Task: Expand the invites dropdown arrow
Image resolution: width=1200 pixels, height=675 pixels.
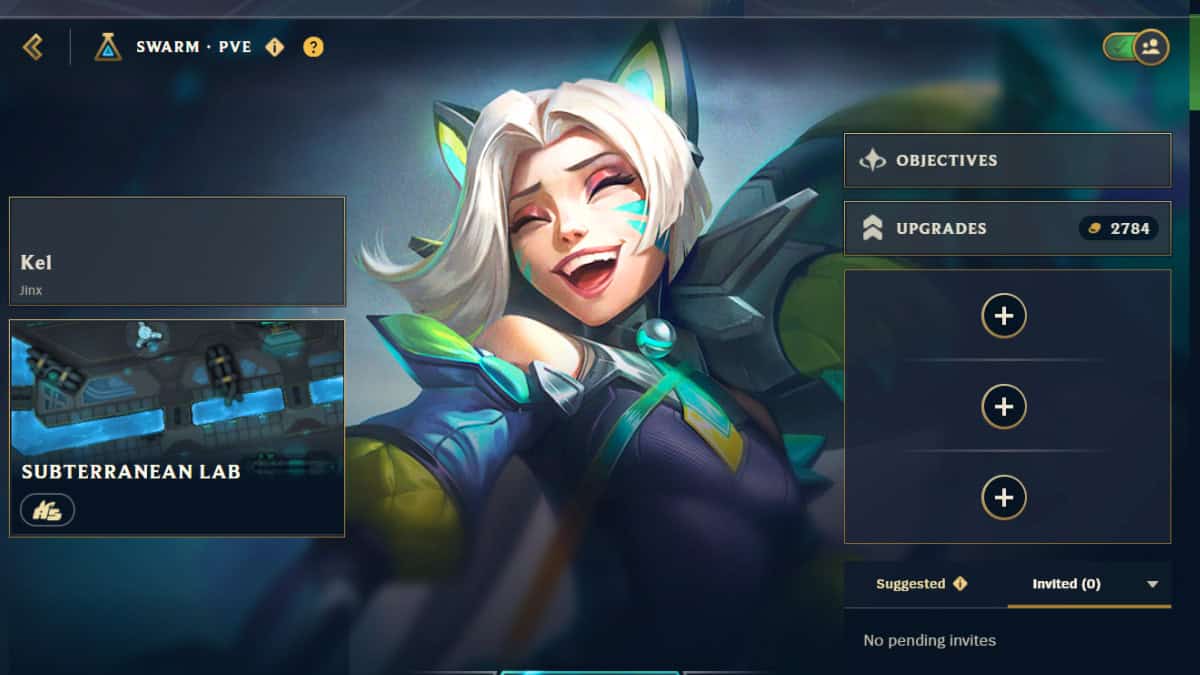Action: [1152, 584]
